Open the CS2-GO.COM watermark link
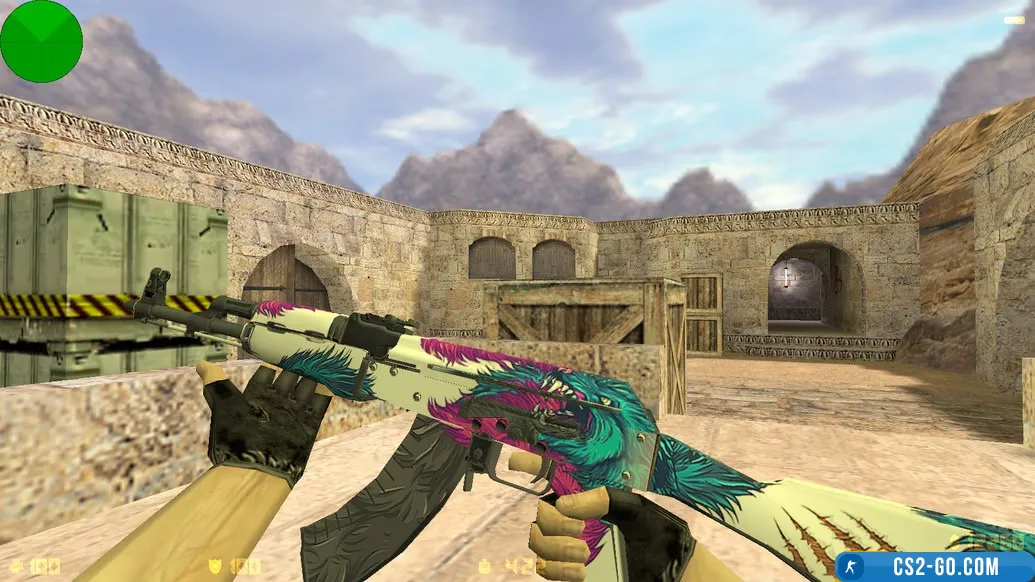This screenshot has height=582, width=1035. (935, 566)
